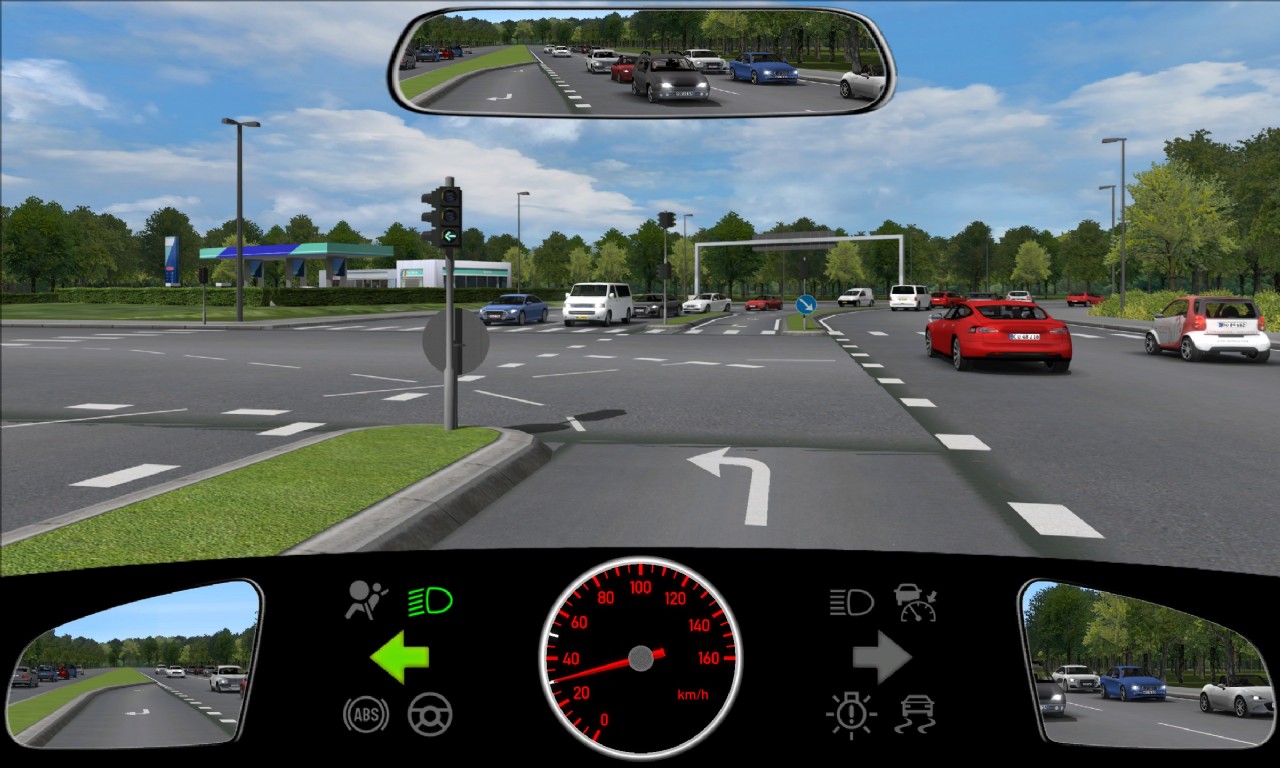1280x768 pixels.
Task: Toggle the grey headlight icon beside the speedometer
Action: (851, 602)
